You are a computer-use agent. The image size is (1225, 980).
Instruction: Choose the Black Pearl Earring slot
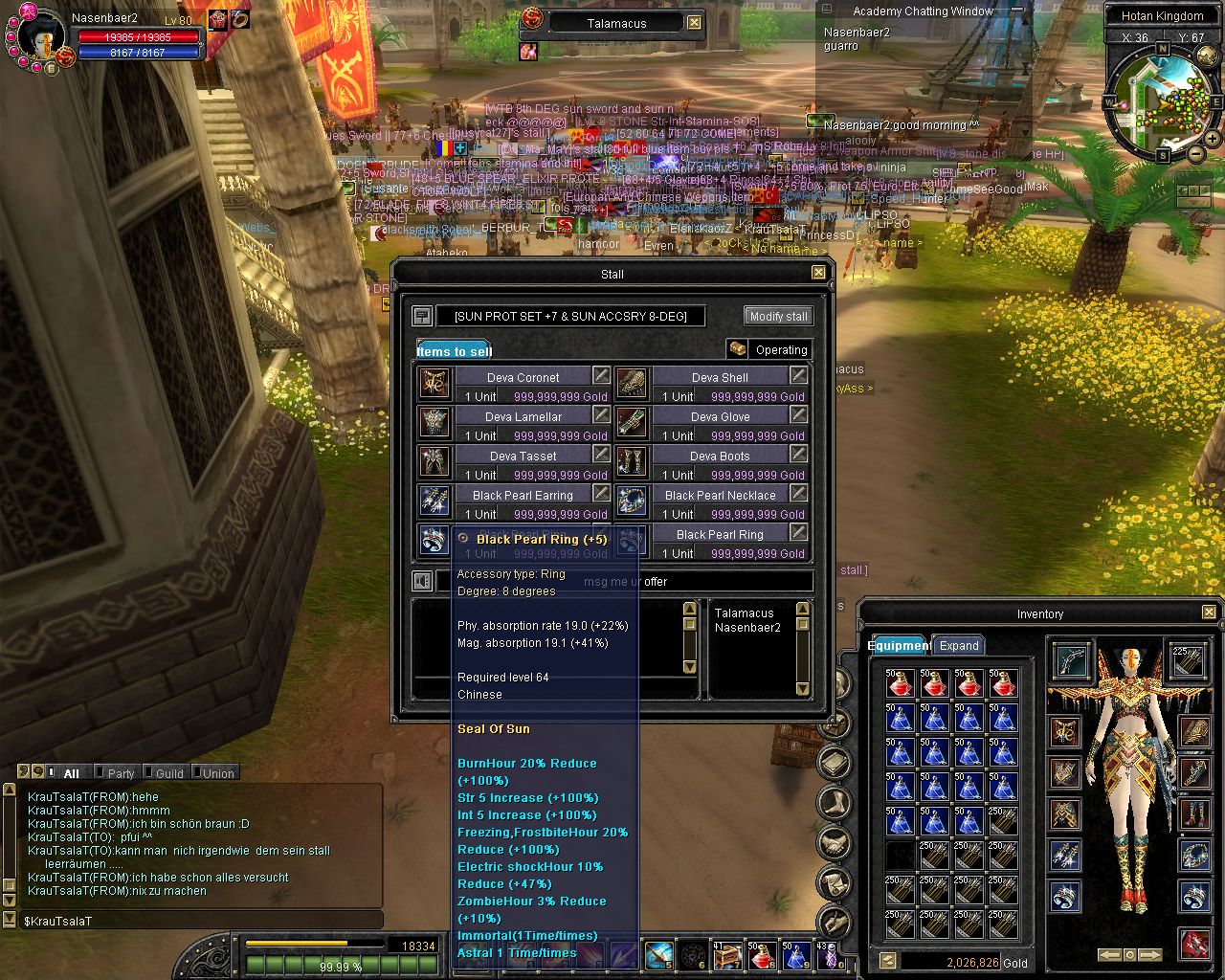[x=435, y=500]
